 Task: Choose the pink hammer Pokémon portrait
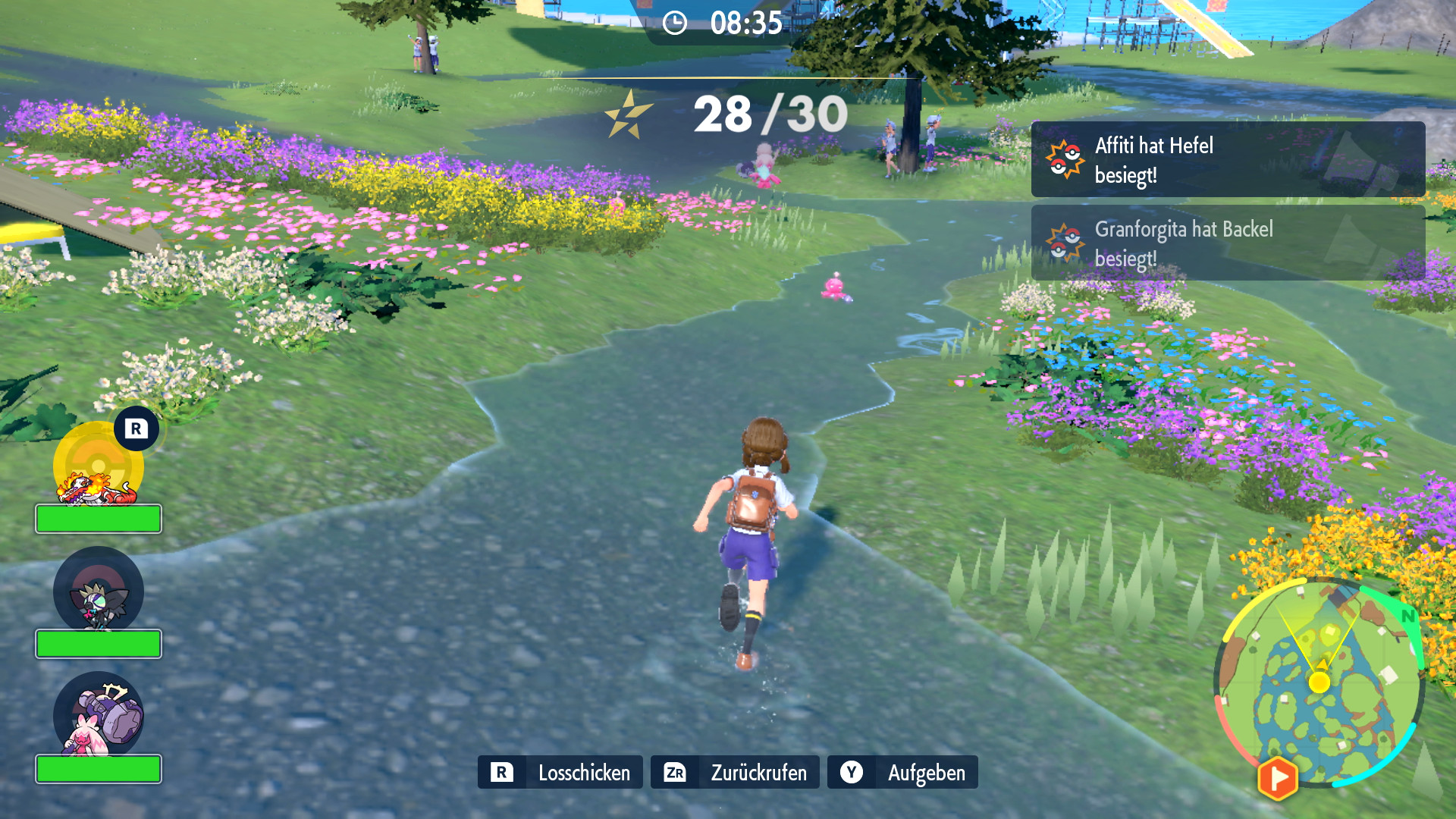point(99,717)
